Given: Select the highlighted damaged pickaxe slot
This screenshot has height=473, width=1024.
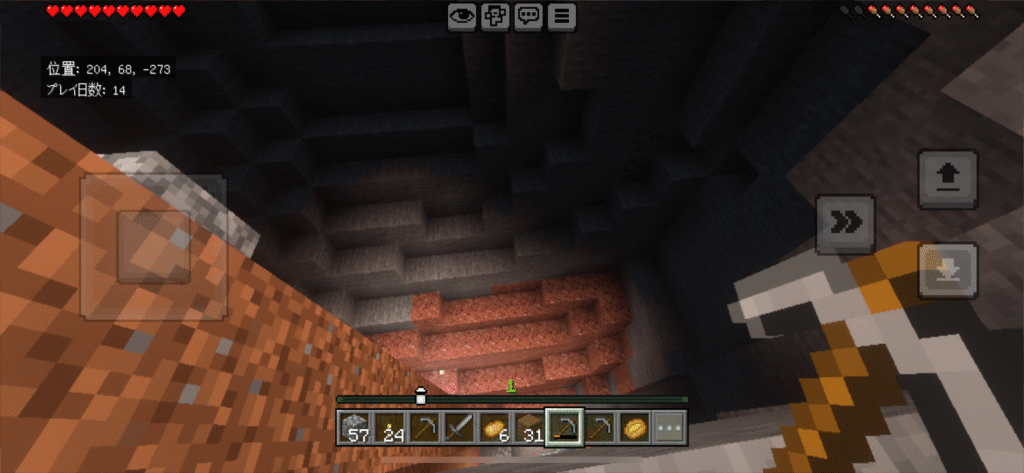Looking at the screenshot, I should pos(565,428).
